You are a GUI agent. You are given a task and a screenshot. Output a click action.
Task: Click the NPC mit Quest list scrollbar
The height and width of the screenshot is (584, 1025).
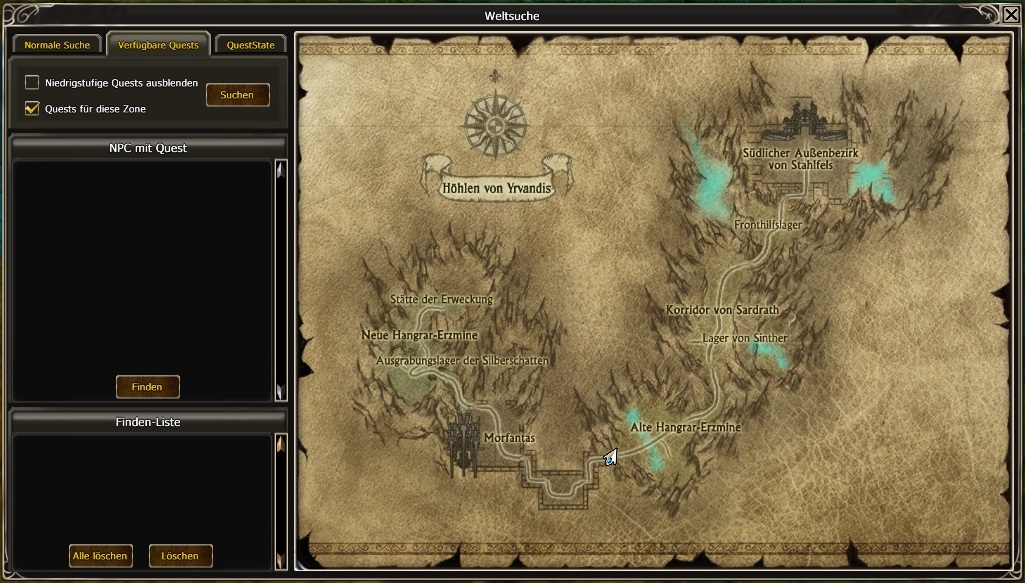pyautogui.click(x=281, y=280)
